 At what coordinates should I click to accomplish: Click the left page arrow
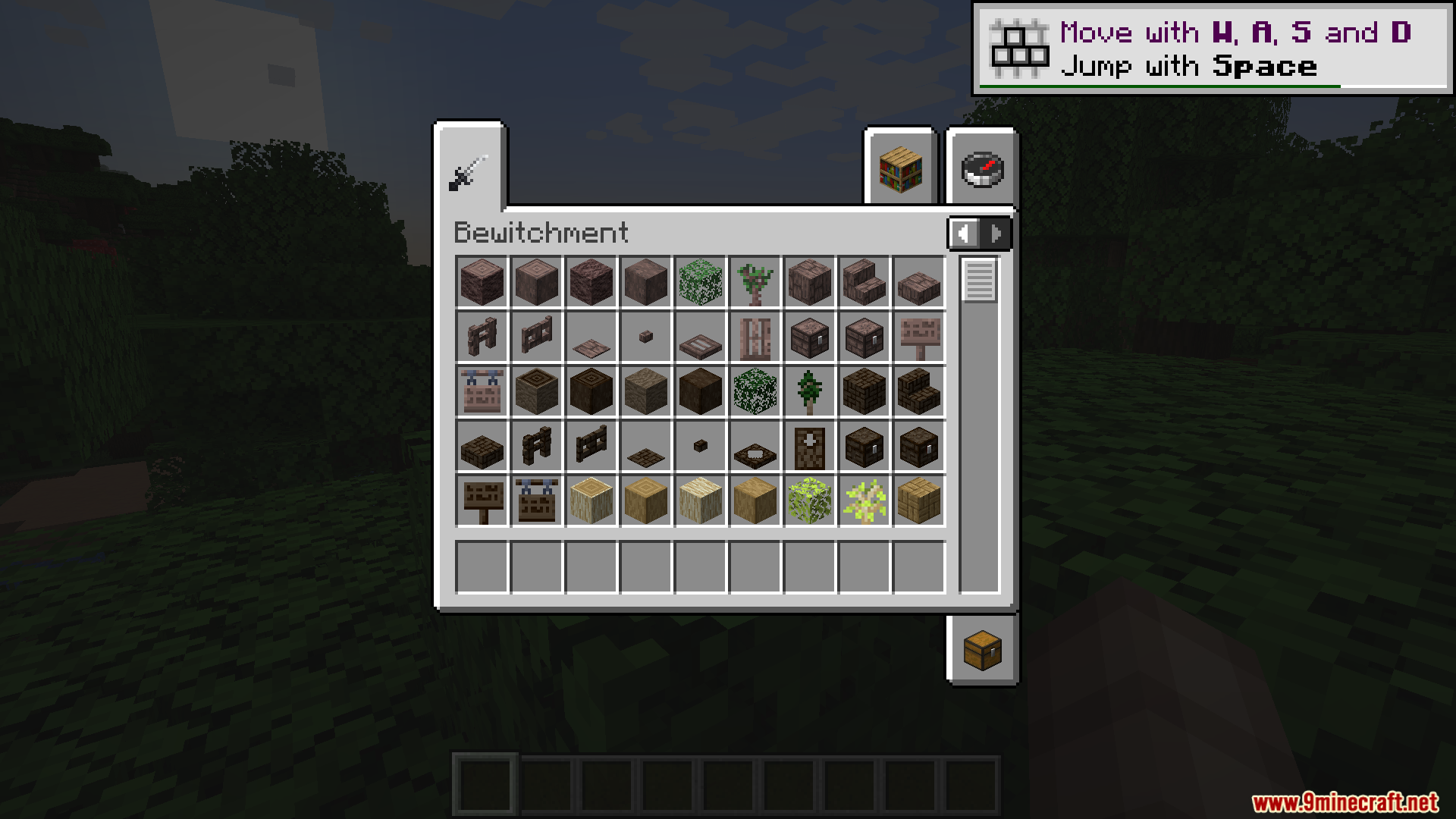965,234
